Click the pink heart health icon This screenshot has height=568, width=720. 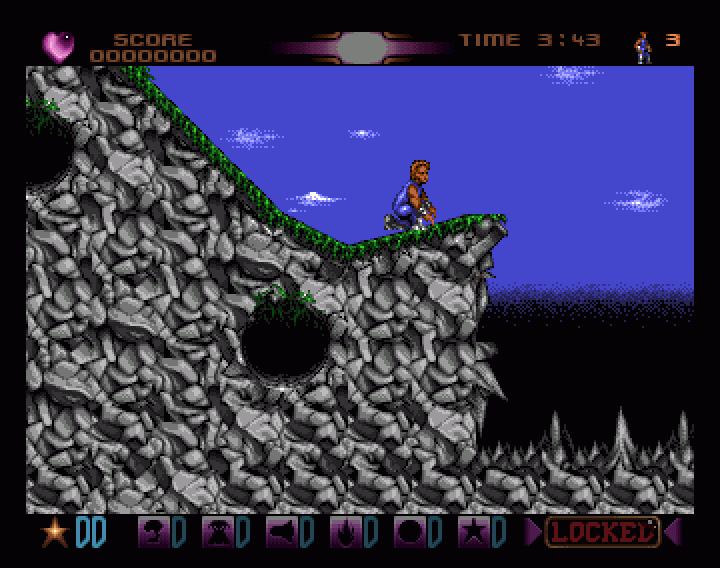point(57,46)
